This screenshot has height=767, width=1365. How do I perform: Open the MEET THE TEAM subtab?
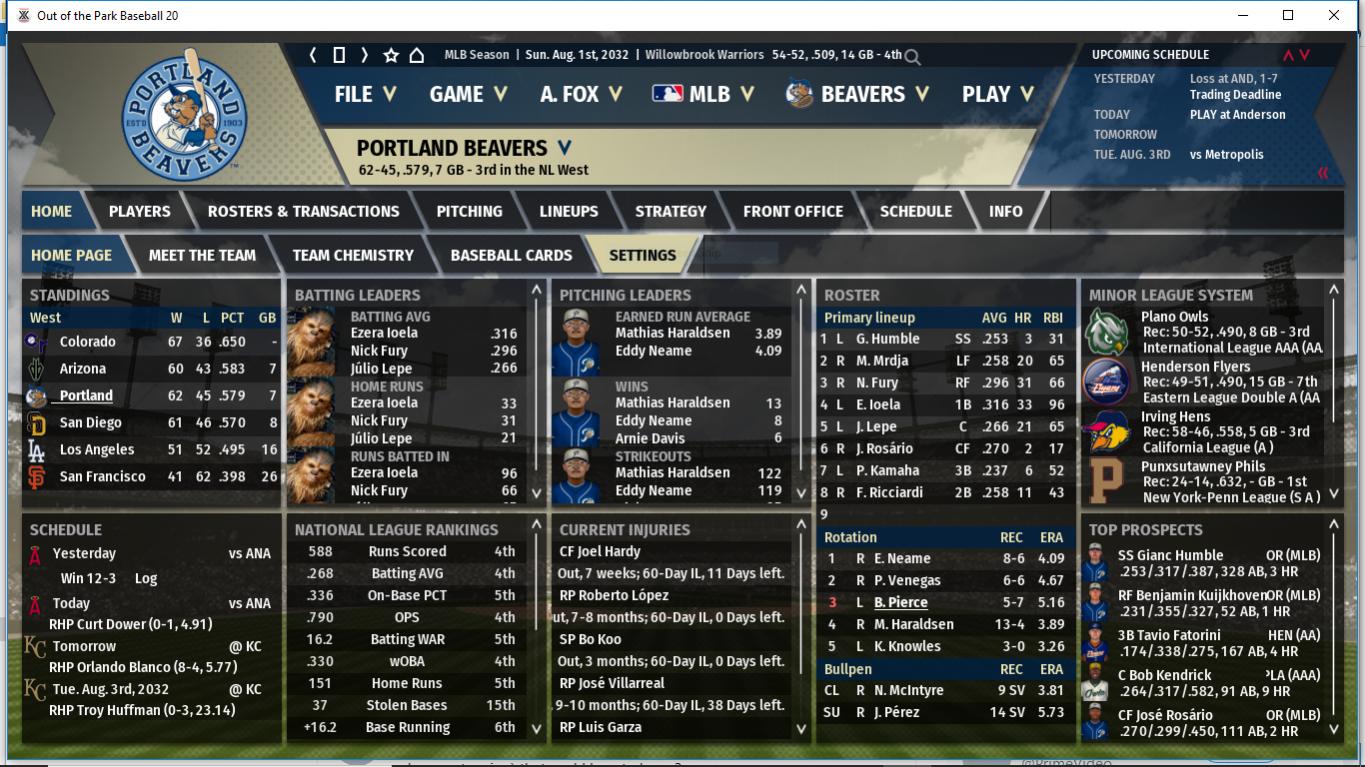coord(202,255)
